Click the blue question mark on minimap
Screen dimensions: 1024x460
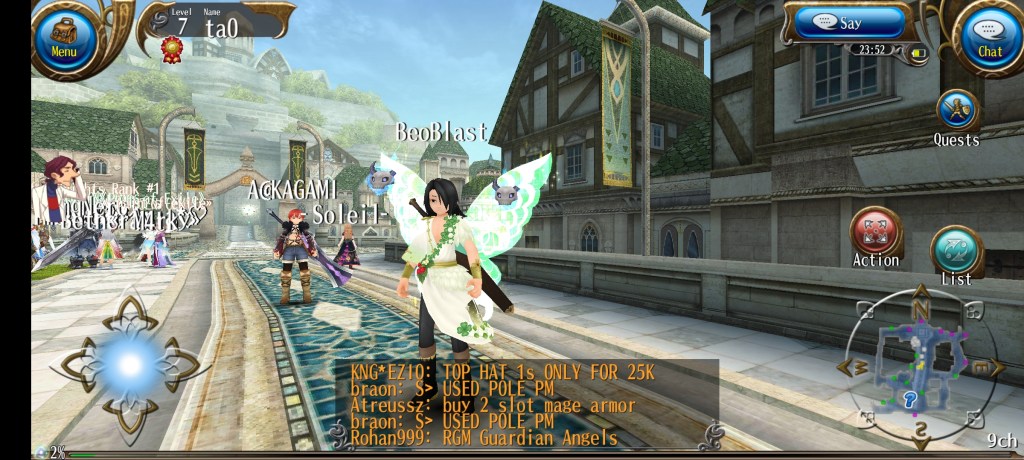pos(910,400)
